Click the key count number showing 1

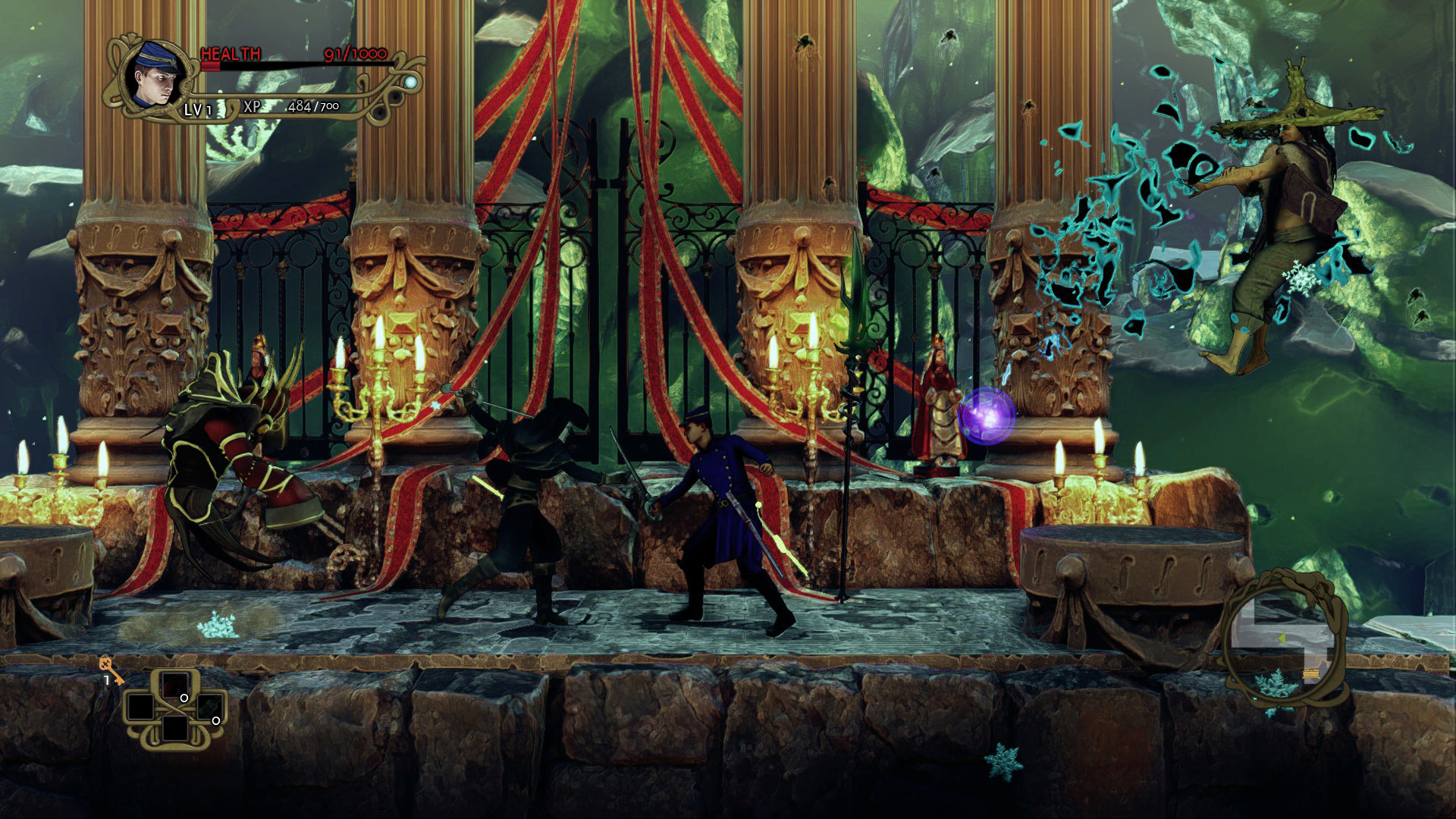(x=107, y=679)
